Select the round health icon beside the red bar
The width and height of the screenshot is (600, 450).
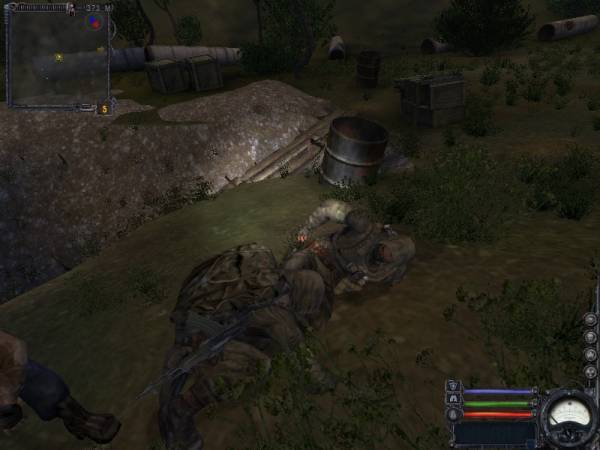[454, 414]
